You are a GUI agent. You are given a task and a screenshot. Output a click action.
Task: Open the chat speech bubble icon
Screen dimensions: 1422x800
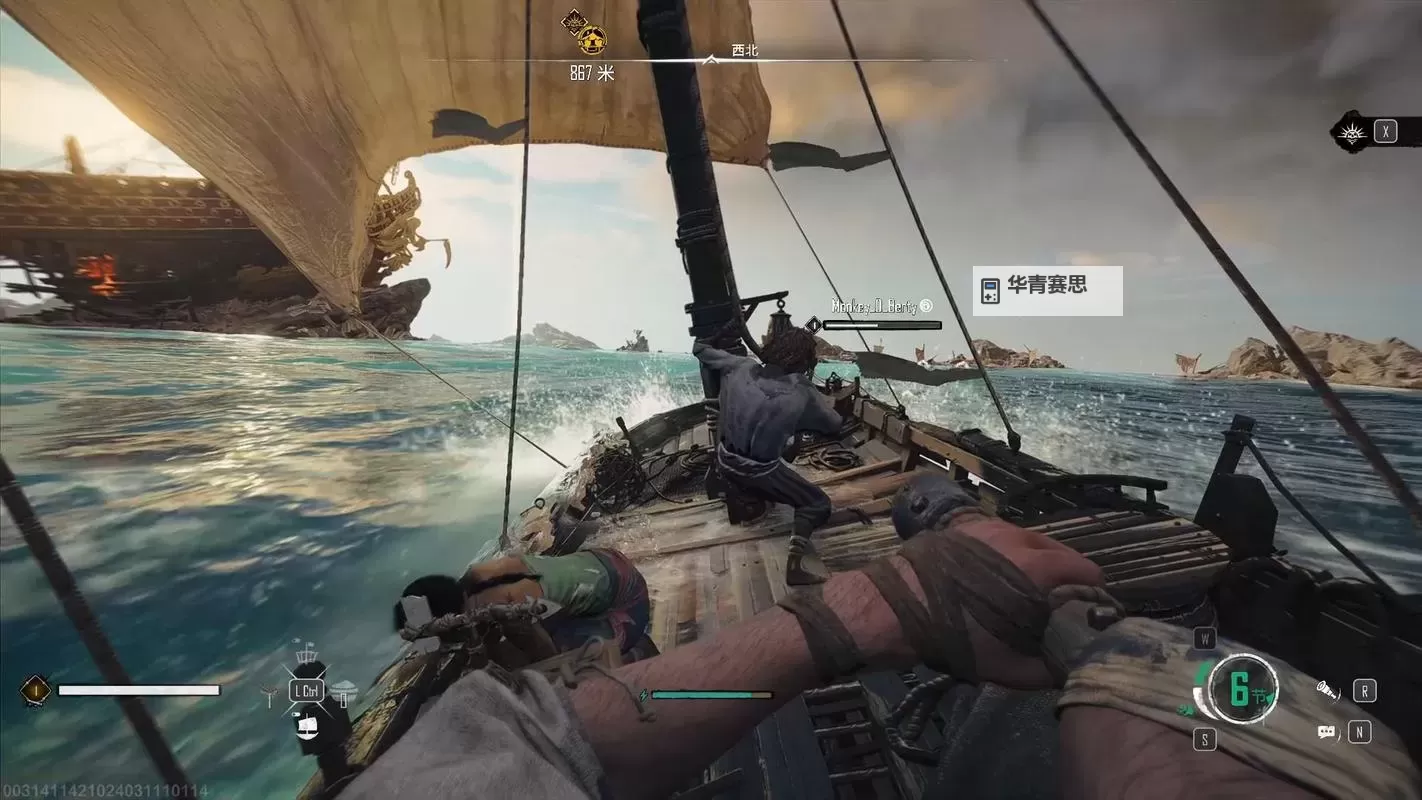(1327, 732)
